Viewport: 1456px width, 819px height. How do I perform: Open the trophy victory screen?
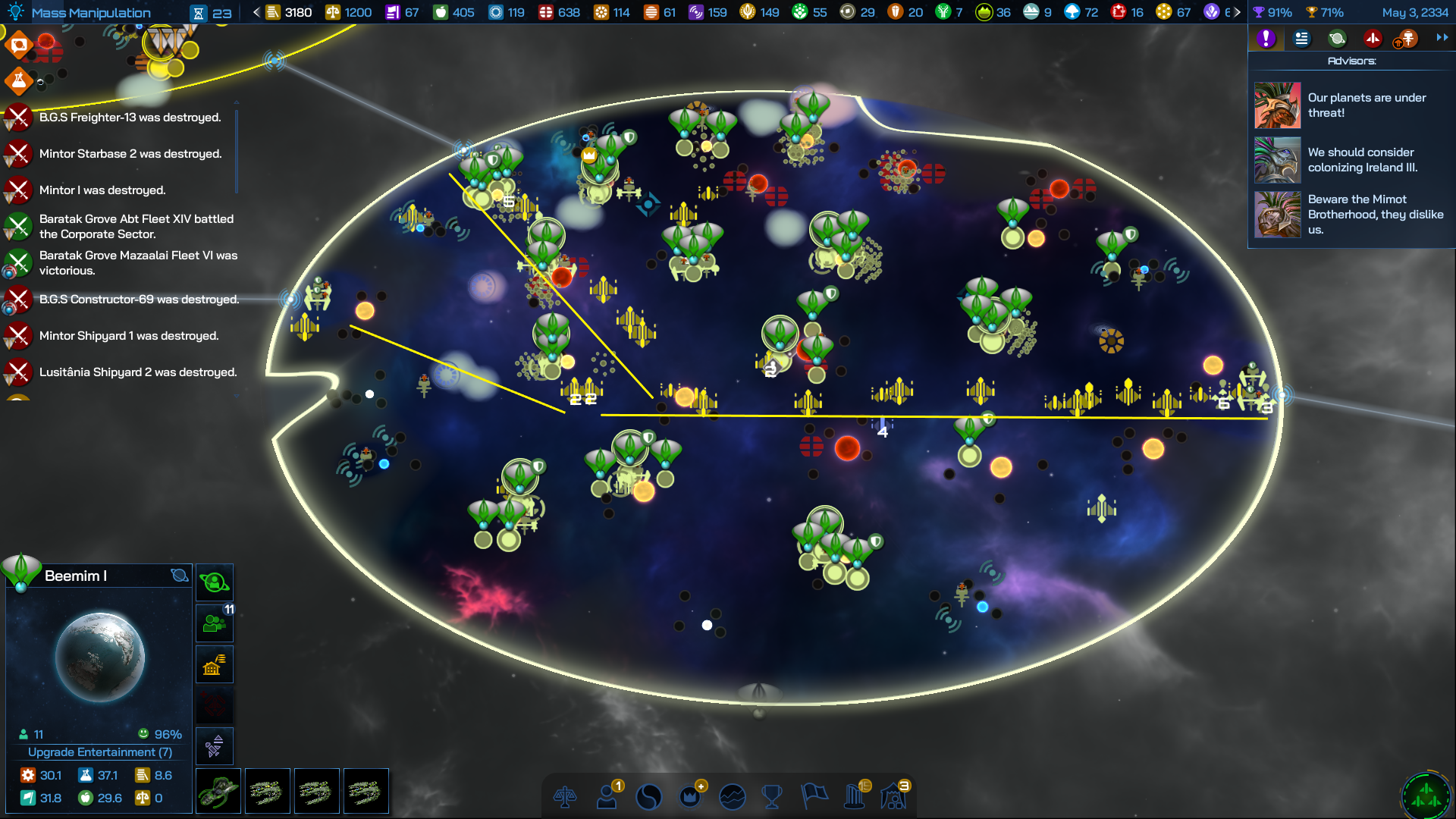click(772, 797)
